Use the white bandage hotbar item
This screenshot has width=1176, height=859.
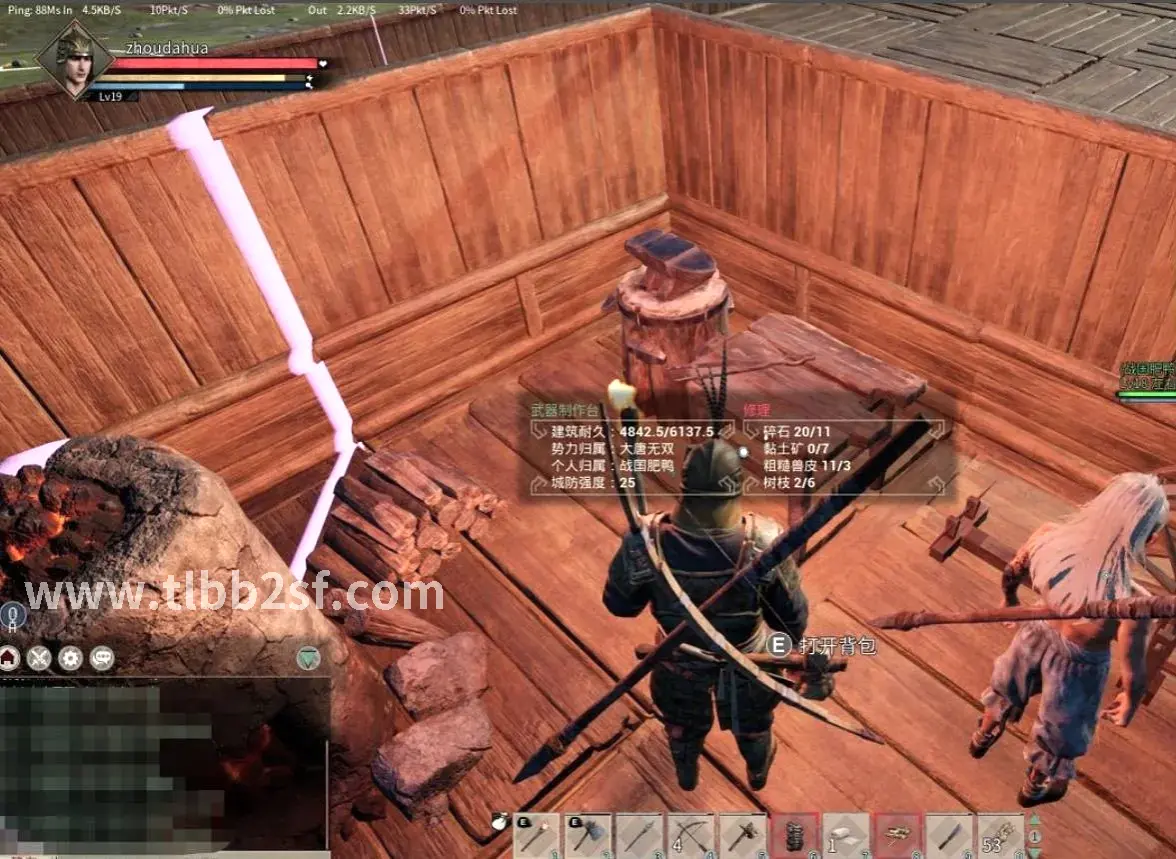tap(846, 836)
